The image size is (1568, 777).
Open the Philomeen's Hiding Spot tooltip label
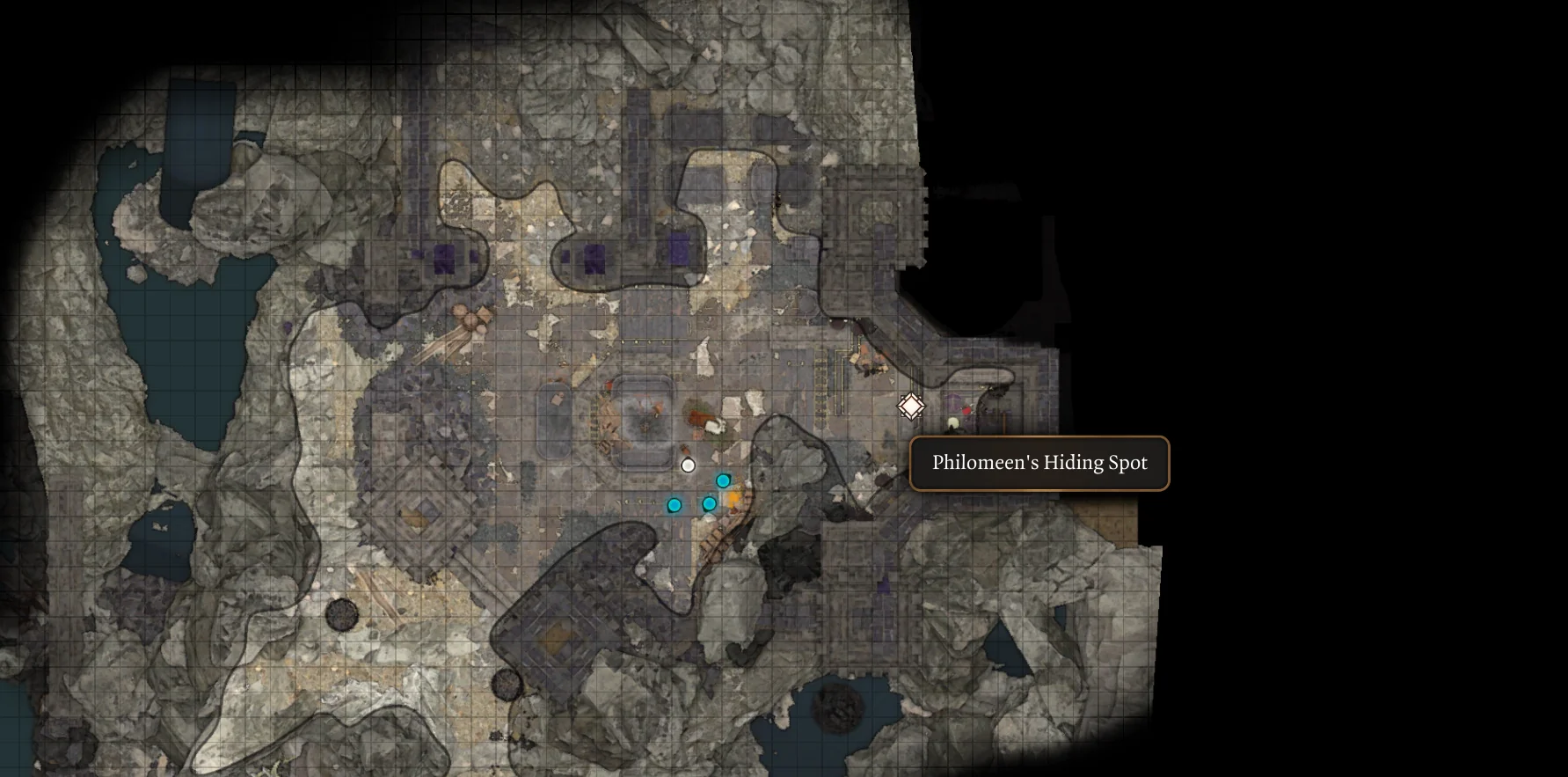coord(1040,462)
